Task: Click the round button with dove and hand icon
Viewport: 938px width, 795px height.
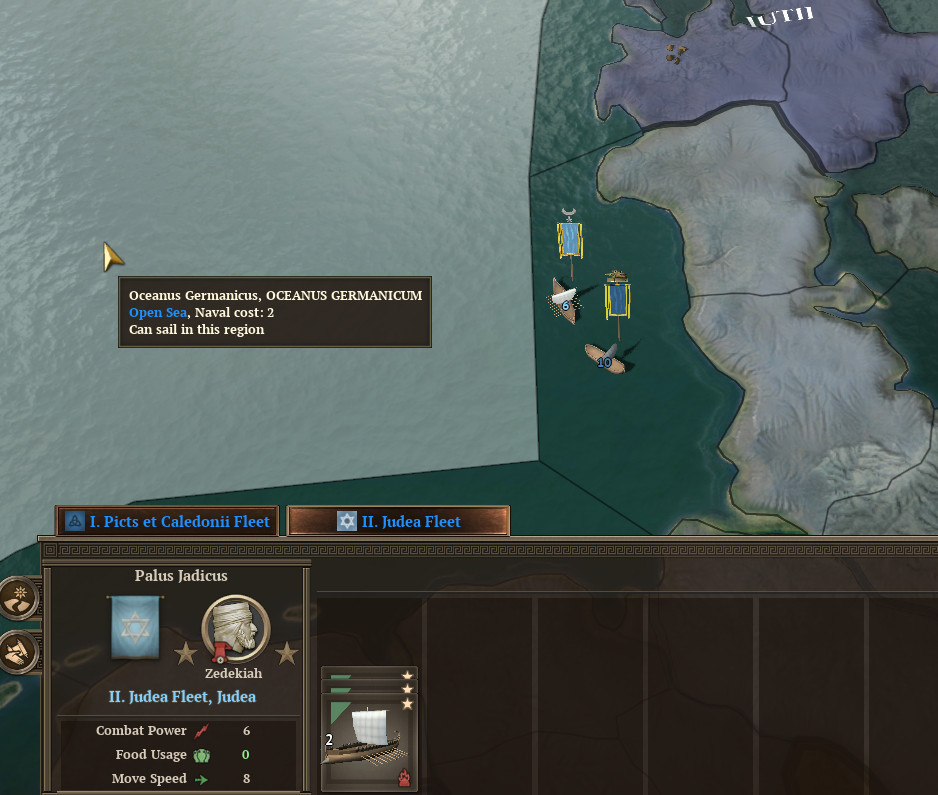Action: point(19,652)
